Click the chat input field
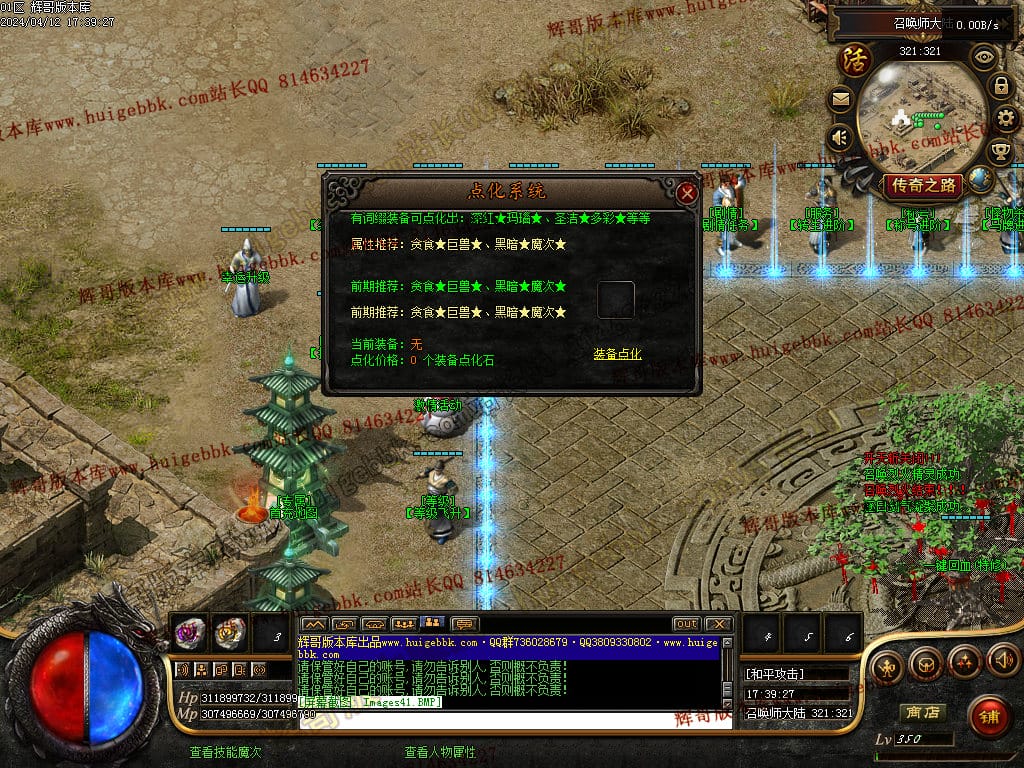This screenshot has width=1024, height=768. click(x=510, y=719)
